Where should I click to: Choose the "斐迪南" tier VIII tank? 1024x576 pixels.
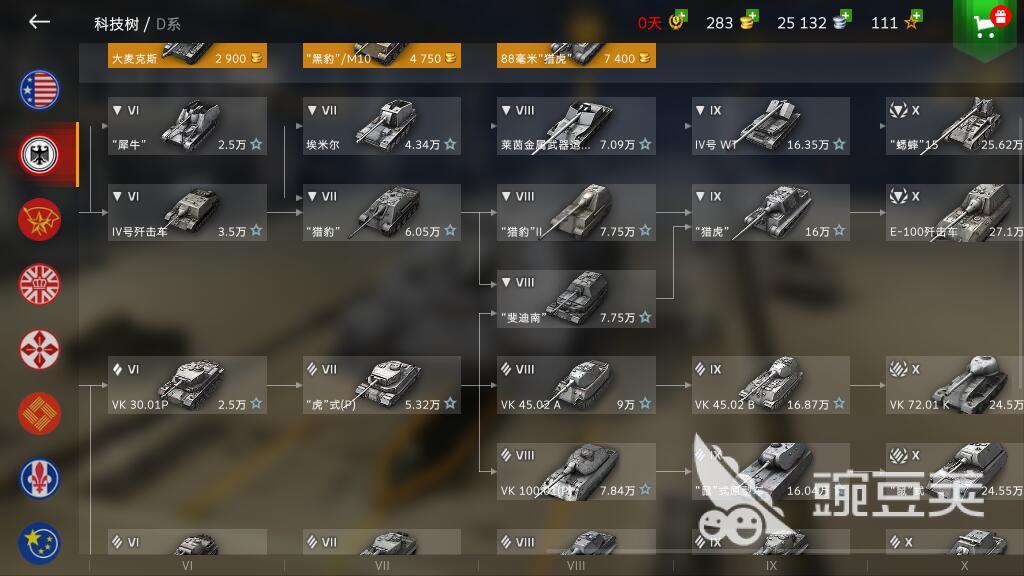(577, 298)
